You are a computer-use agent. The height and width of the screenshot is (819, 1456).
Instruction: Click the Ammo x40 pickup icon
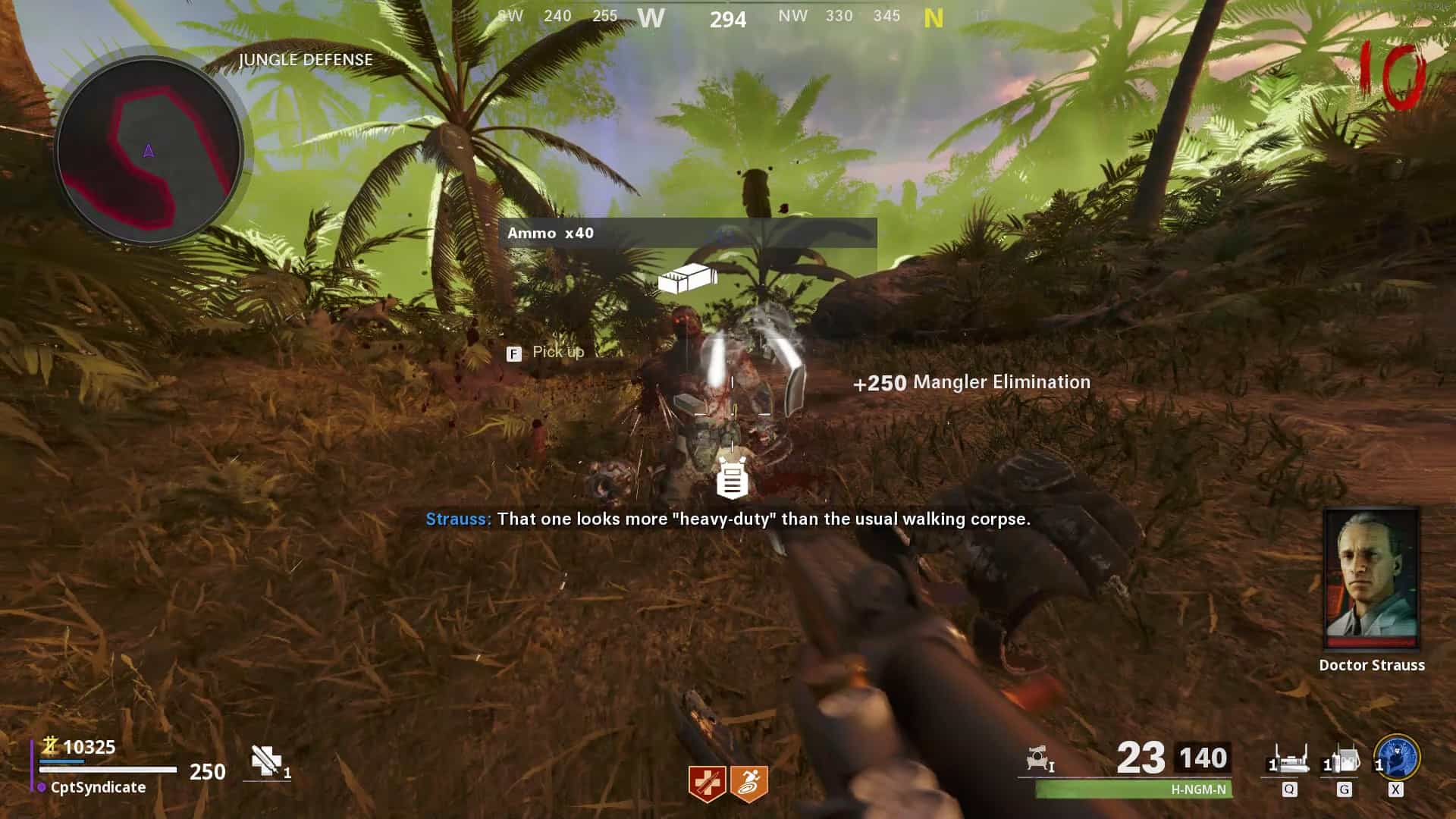687,279
